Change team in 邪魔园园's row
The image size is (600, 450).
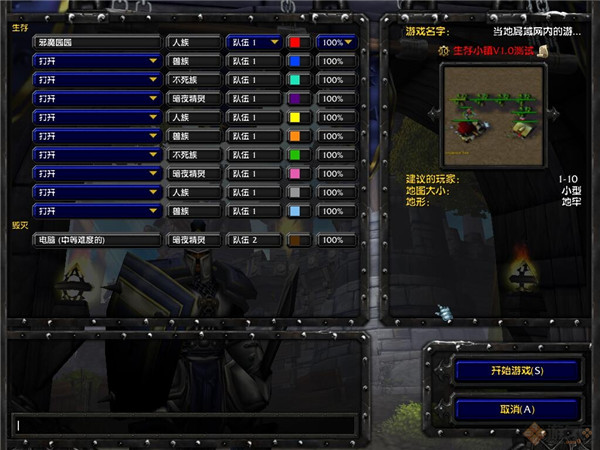[x=253, y=42]
